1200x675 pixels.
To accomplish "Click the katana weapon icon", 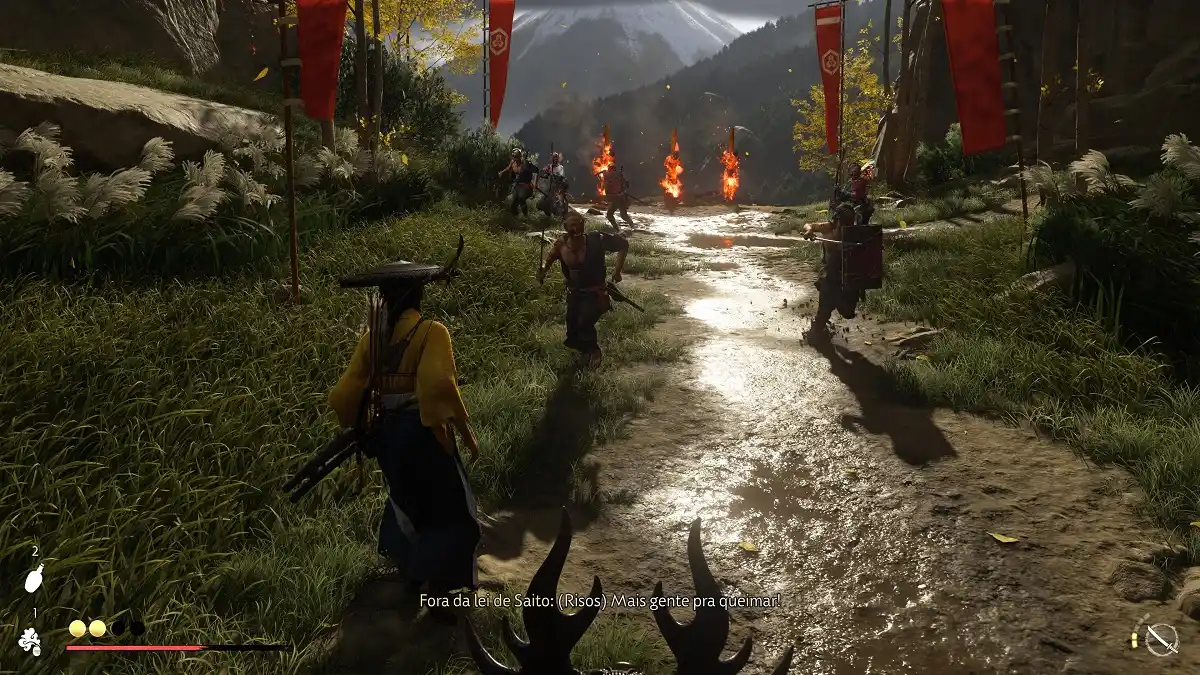I will click(1161, 639).
